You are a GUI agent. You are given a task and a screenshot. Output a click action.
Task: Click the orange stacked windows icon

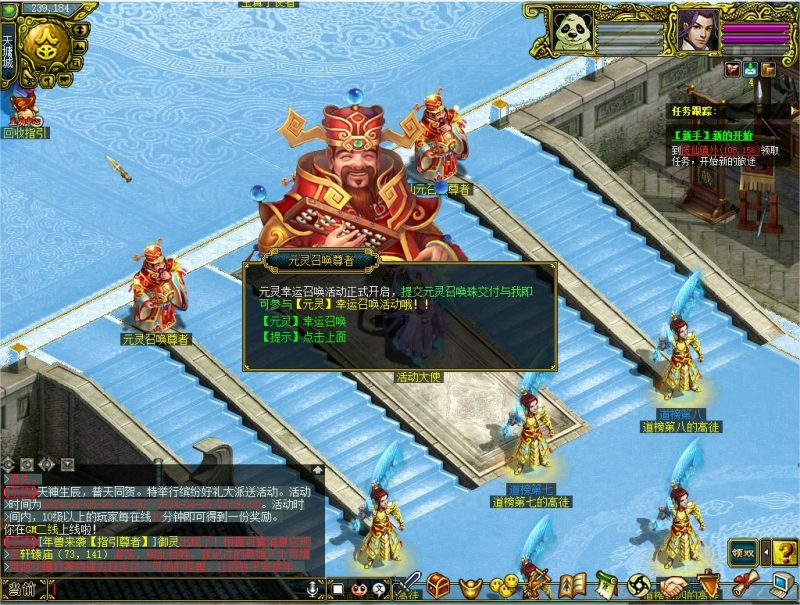(x=768, y=69)
